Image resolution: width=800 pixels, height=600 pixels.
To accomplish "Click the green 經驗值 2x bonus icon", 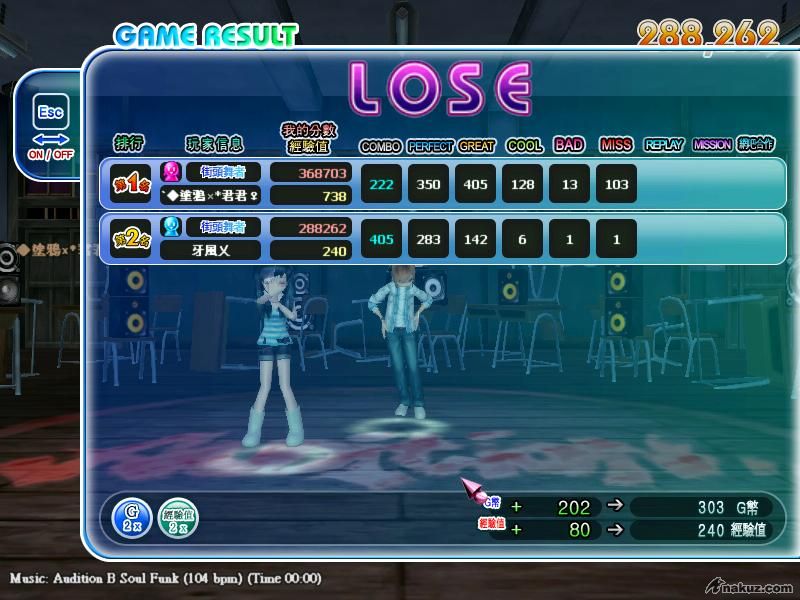I will (179, 516).
